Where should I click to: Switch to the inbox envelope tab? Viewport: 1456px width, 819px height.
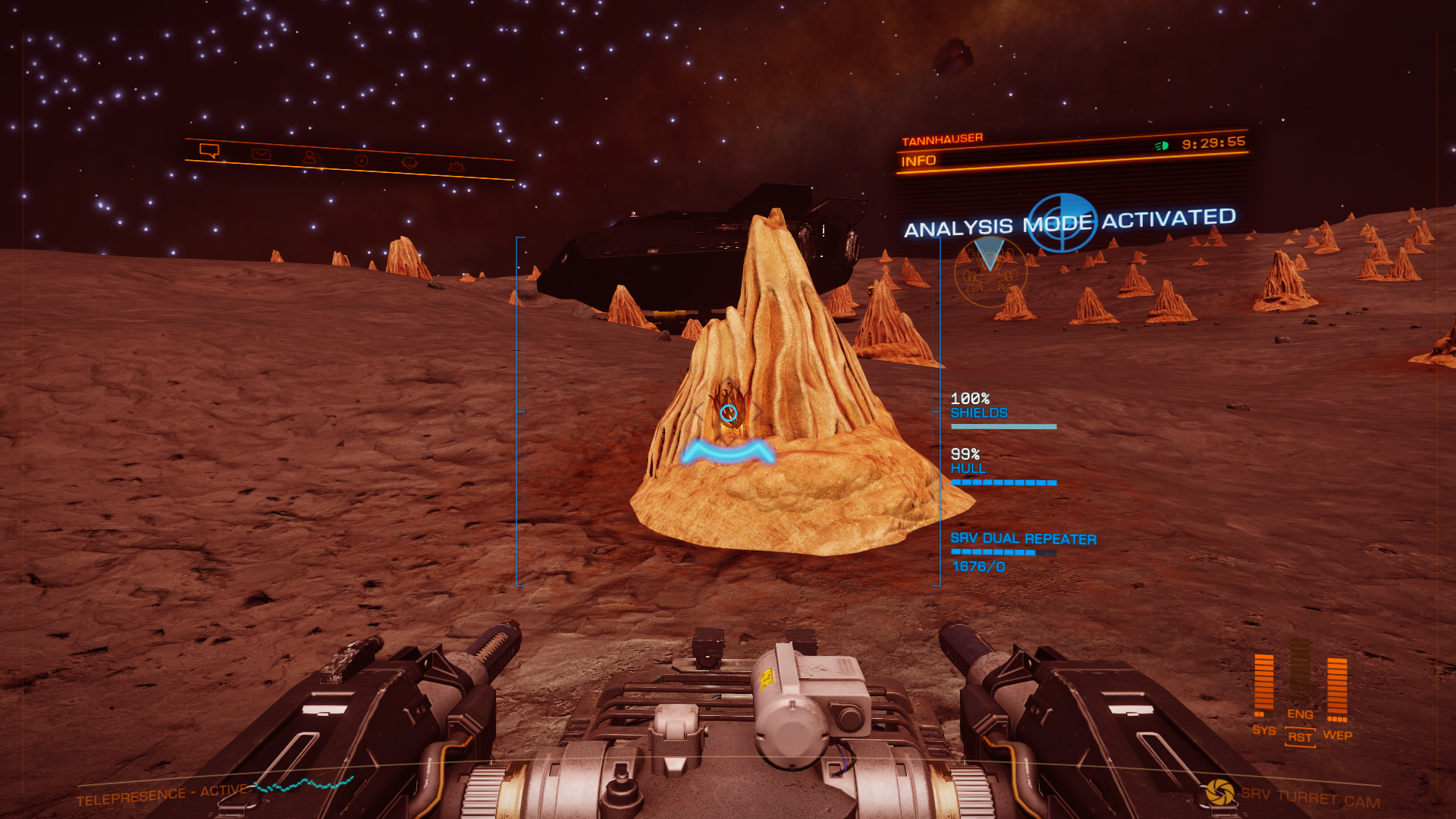coord(262,155)
